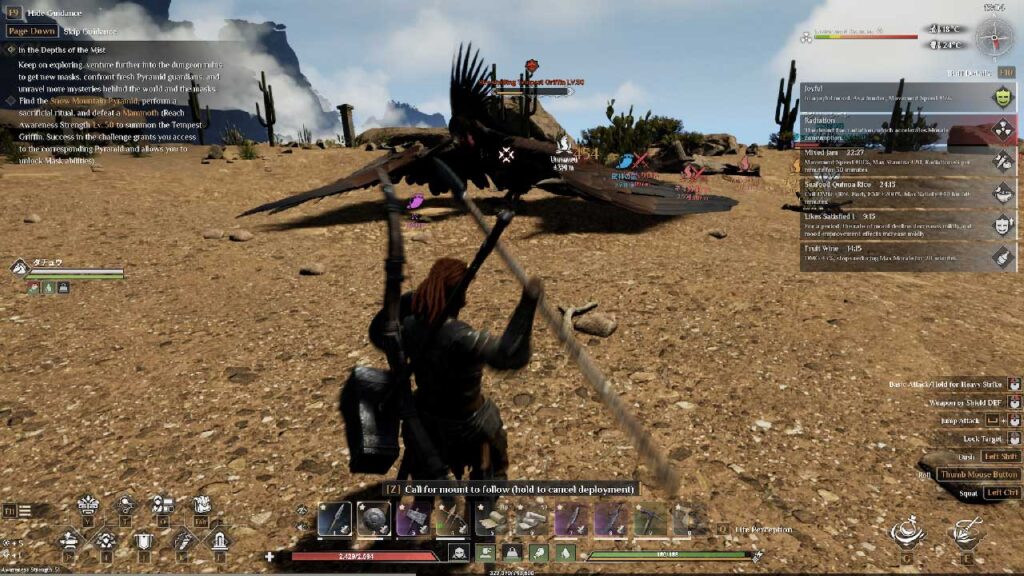The width and height of the screenshot is (1024, 576).
Task: Open the compass in the corner
Action: pyautogui.click(x=994, y=37)
